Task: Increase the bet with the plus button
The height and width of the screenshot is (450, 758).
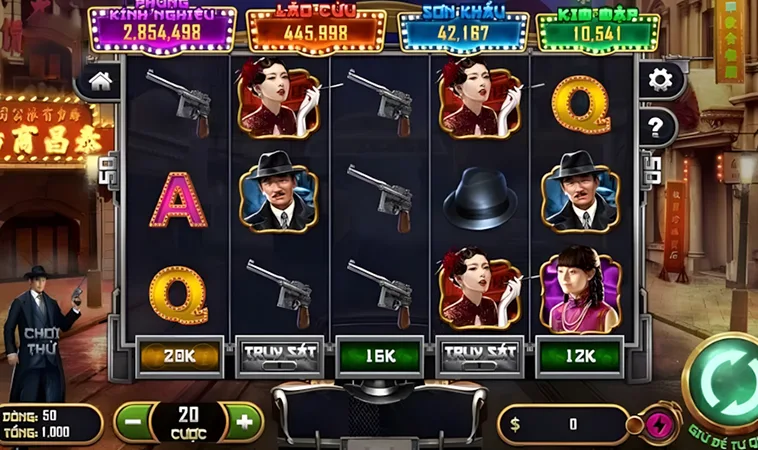Action: click(x=243, y=422)
